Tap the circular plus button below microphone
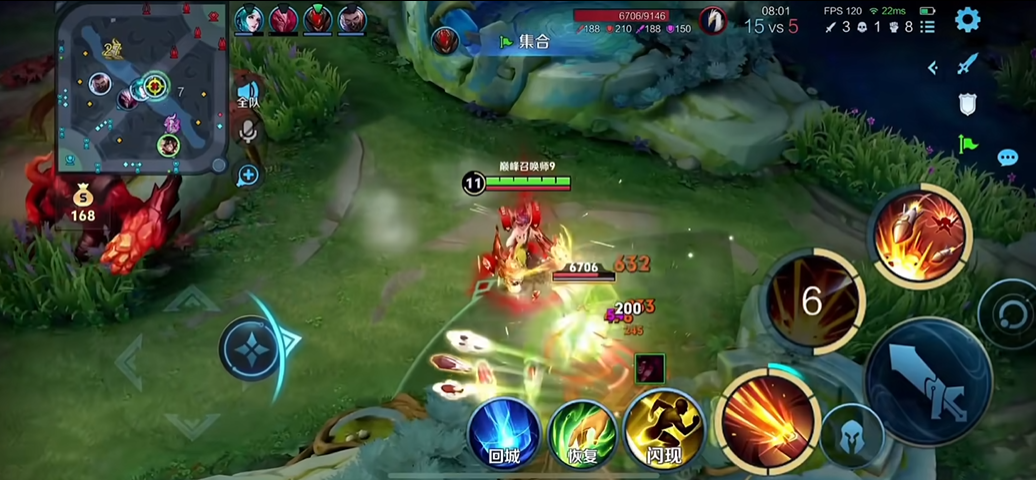 pyautogui.click(x=248, y=176)
